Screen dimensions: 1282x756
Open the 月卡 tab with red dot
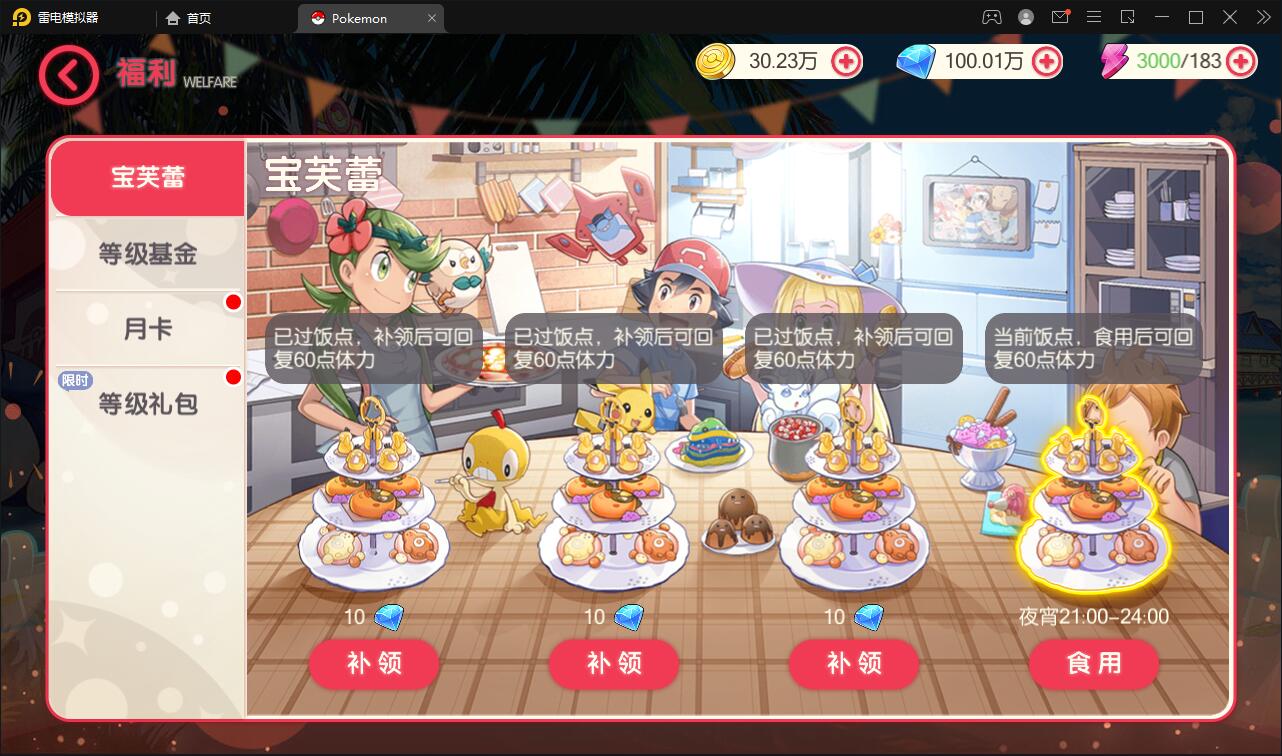(148, 328)
